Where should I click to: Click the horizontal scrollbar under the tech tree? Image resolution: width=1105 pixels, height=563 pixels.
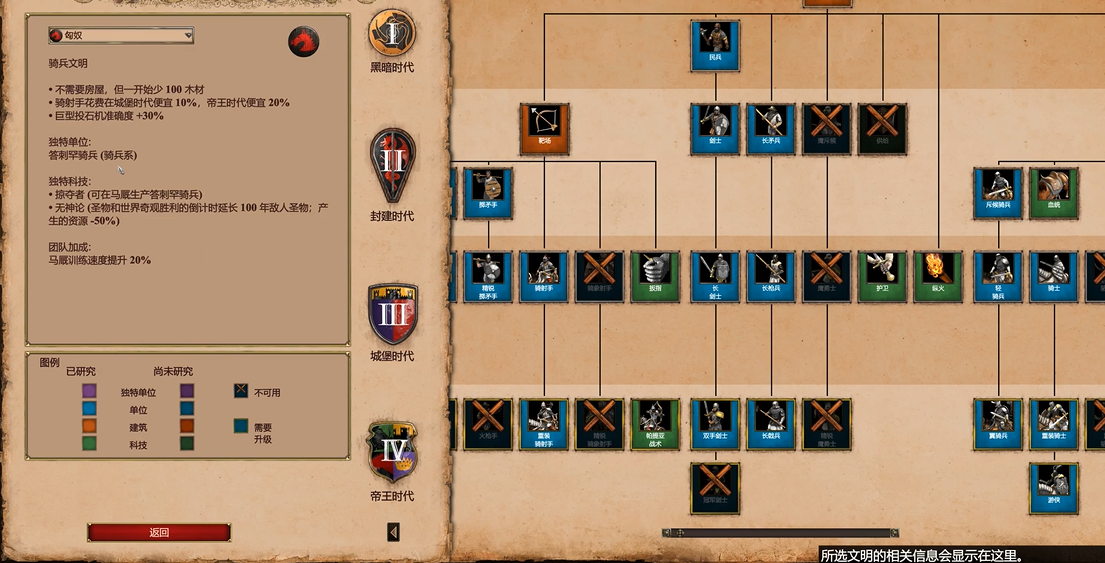click(780, 533)
